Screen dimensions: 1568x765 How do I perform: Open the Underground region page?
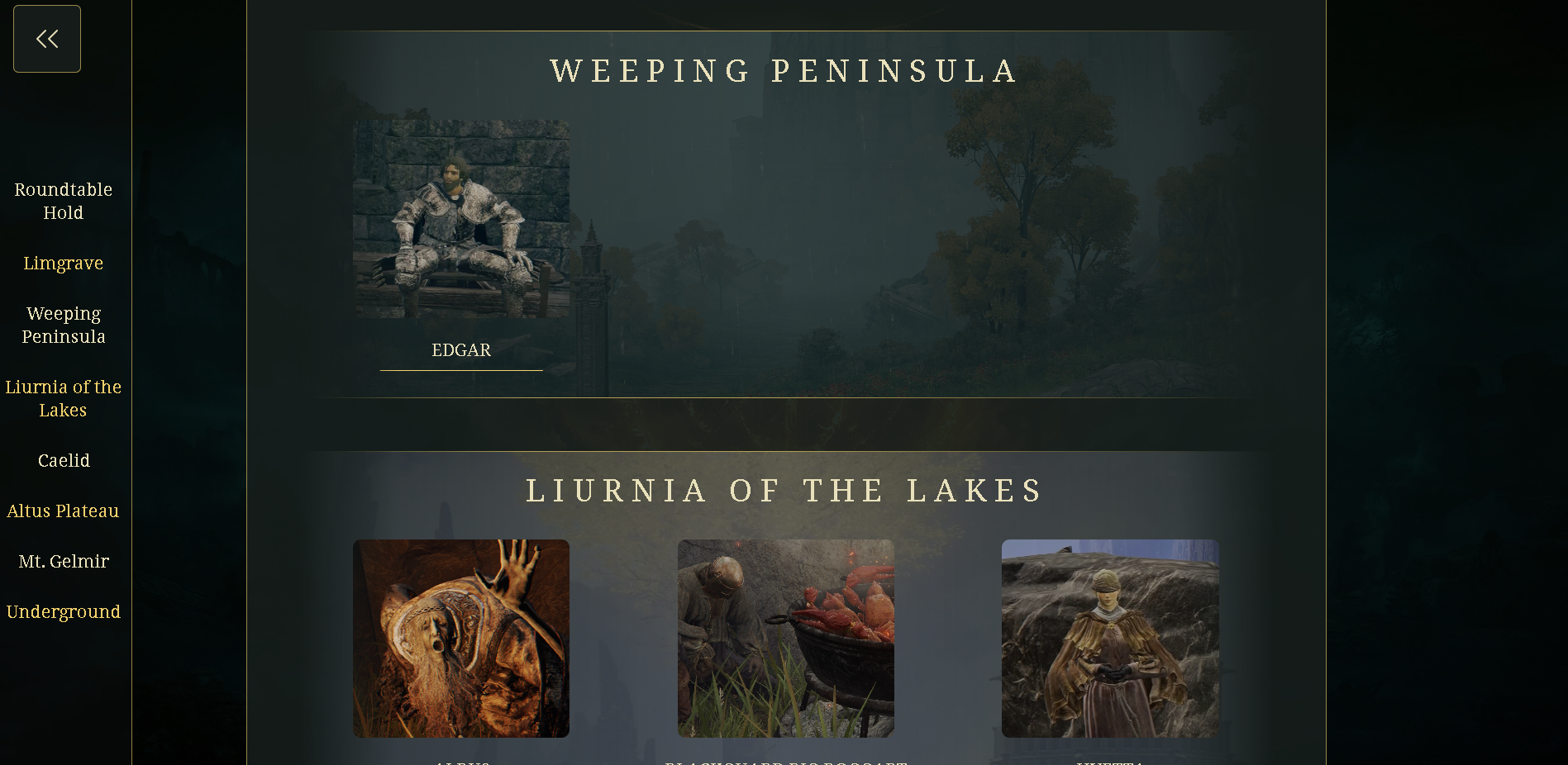click(x=64, y=611)
